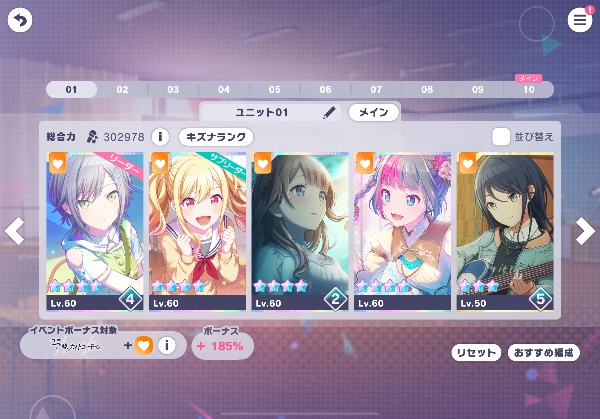Auto-build team with おすすめ編成
600x419 pixels.
coord(543,353)
